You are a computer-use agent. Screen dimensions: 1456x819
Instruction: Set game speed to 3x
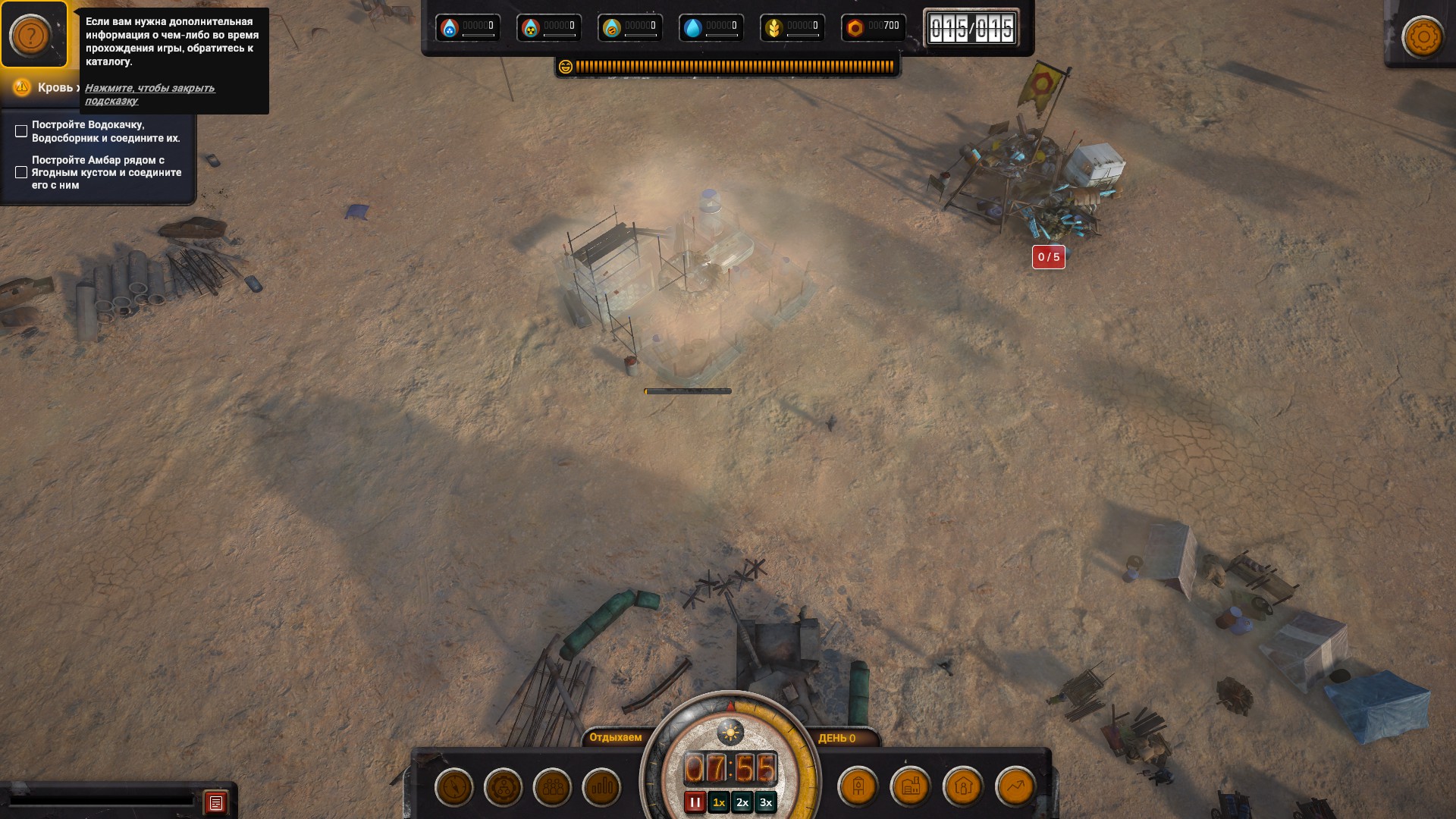click(766, 802)
